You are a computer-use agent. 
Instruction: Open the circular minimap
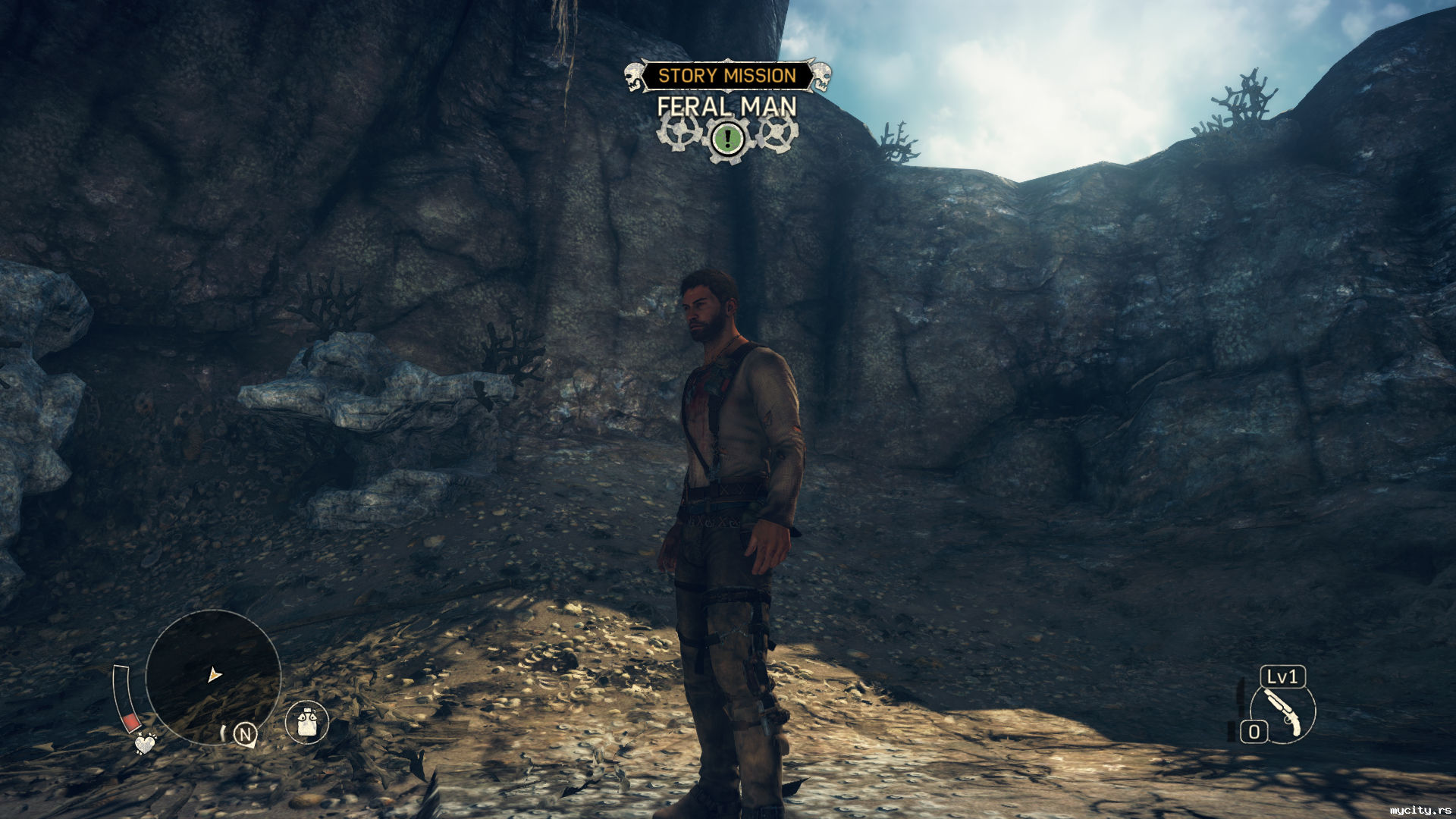pos(213,676)
